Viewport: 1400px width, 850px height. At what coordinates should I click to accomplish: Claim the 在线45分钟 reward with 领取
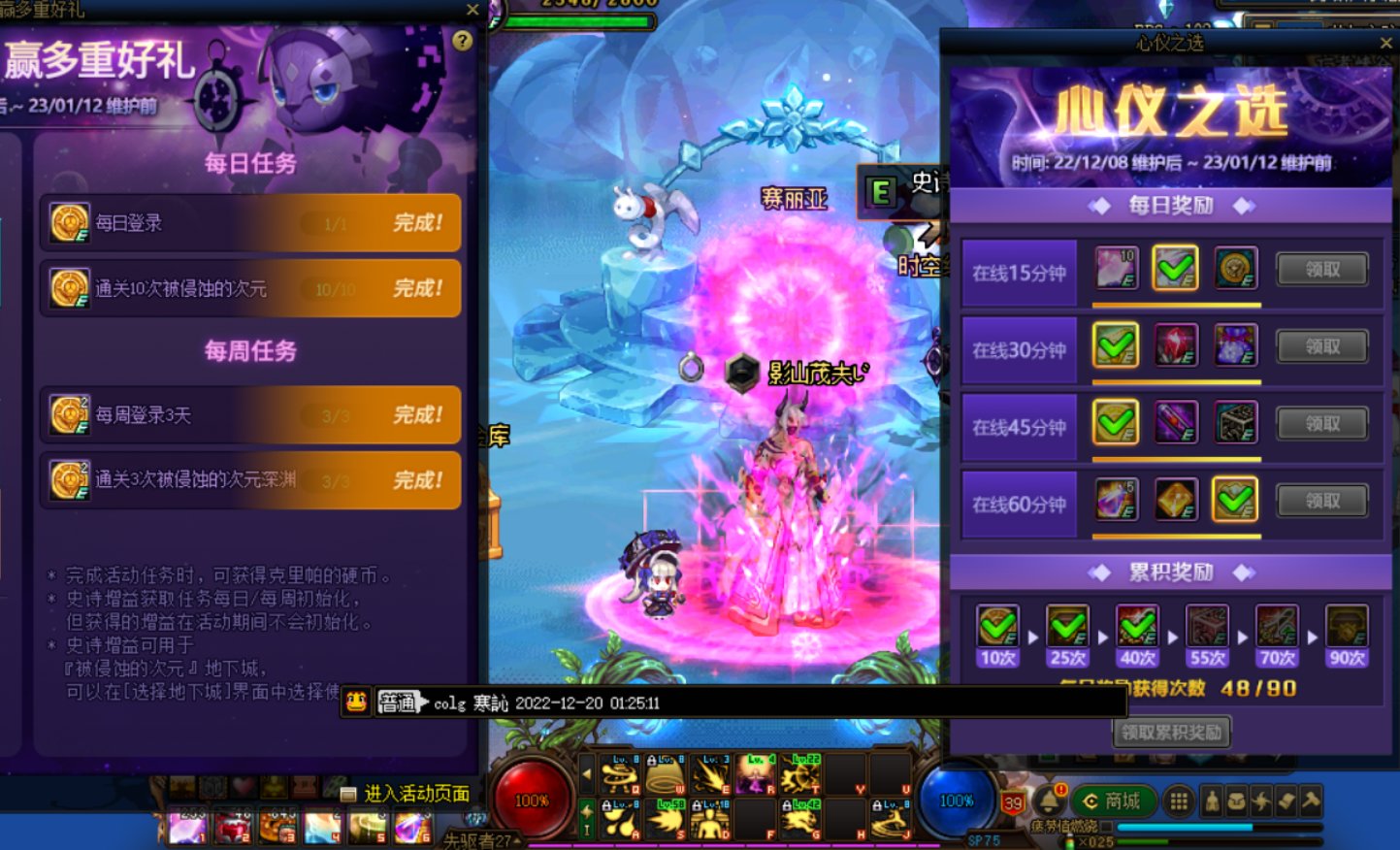click(x=1321, y=424)
